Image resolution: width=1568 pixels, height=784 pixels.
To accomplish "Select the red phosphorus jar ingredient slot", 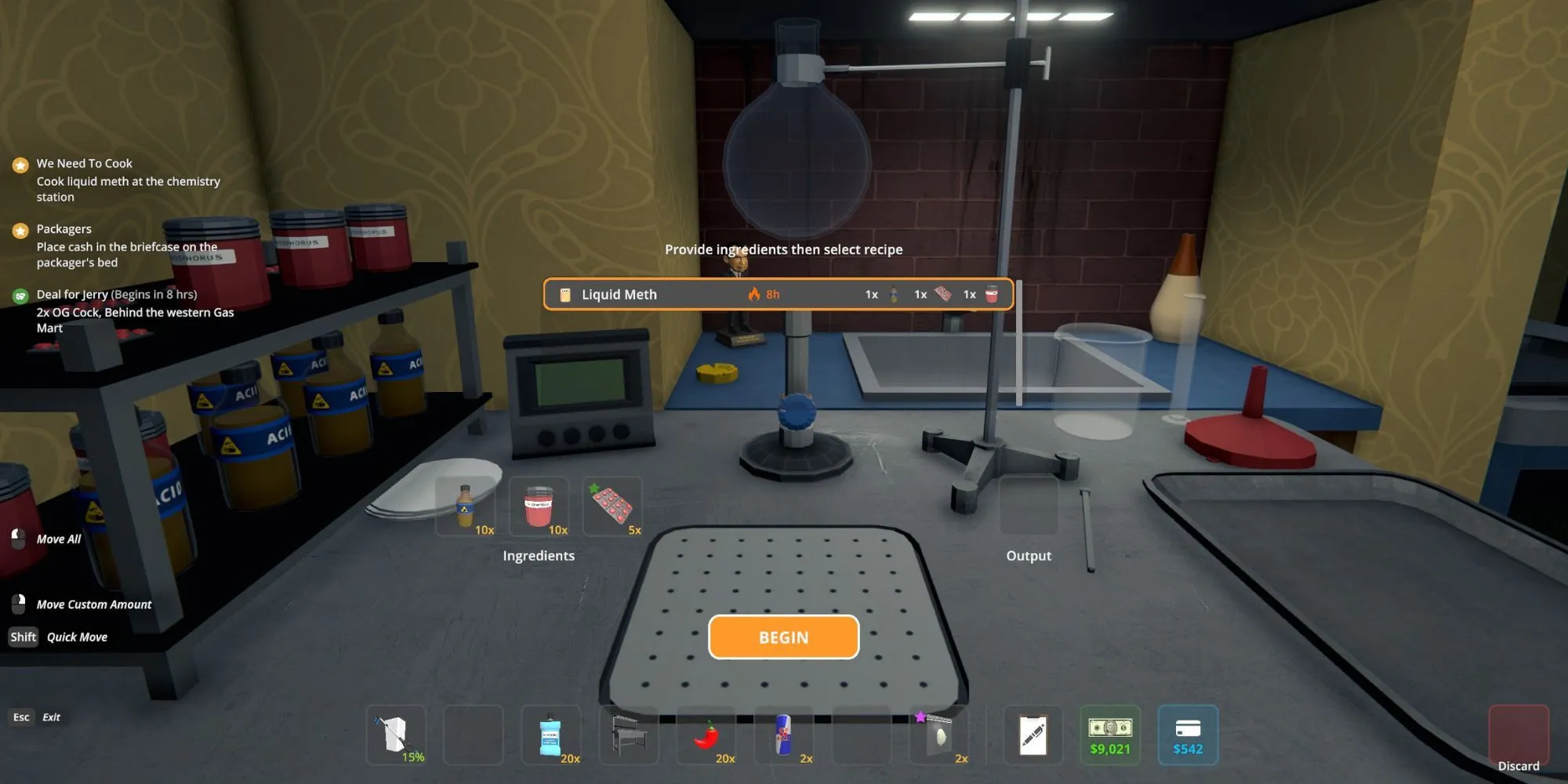I will [x=539, y=506].
